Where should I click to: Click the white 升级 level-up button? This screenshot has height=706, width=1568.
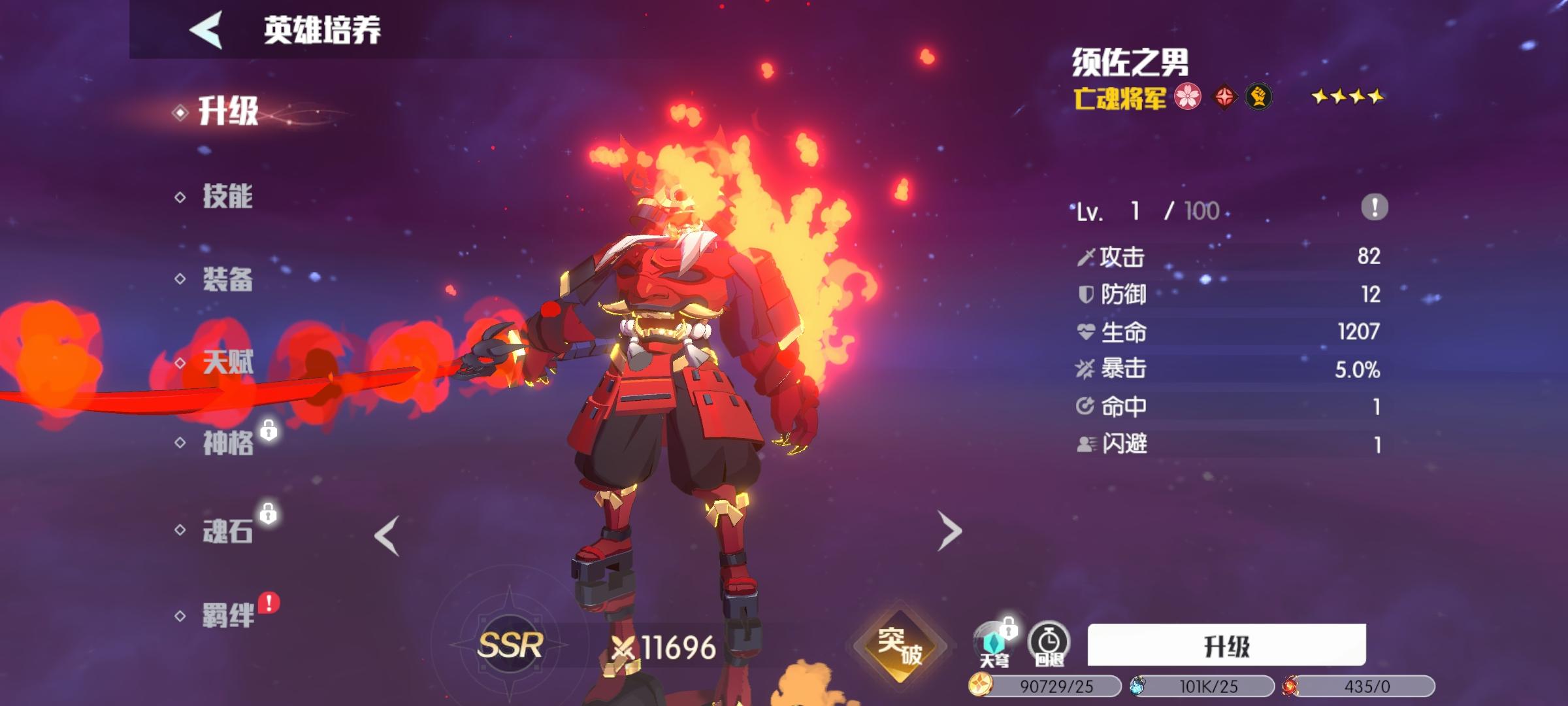(1226, 645)
